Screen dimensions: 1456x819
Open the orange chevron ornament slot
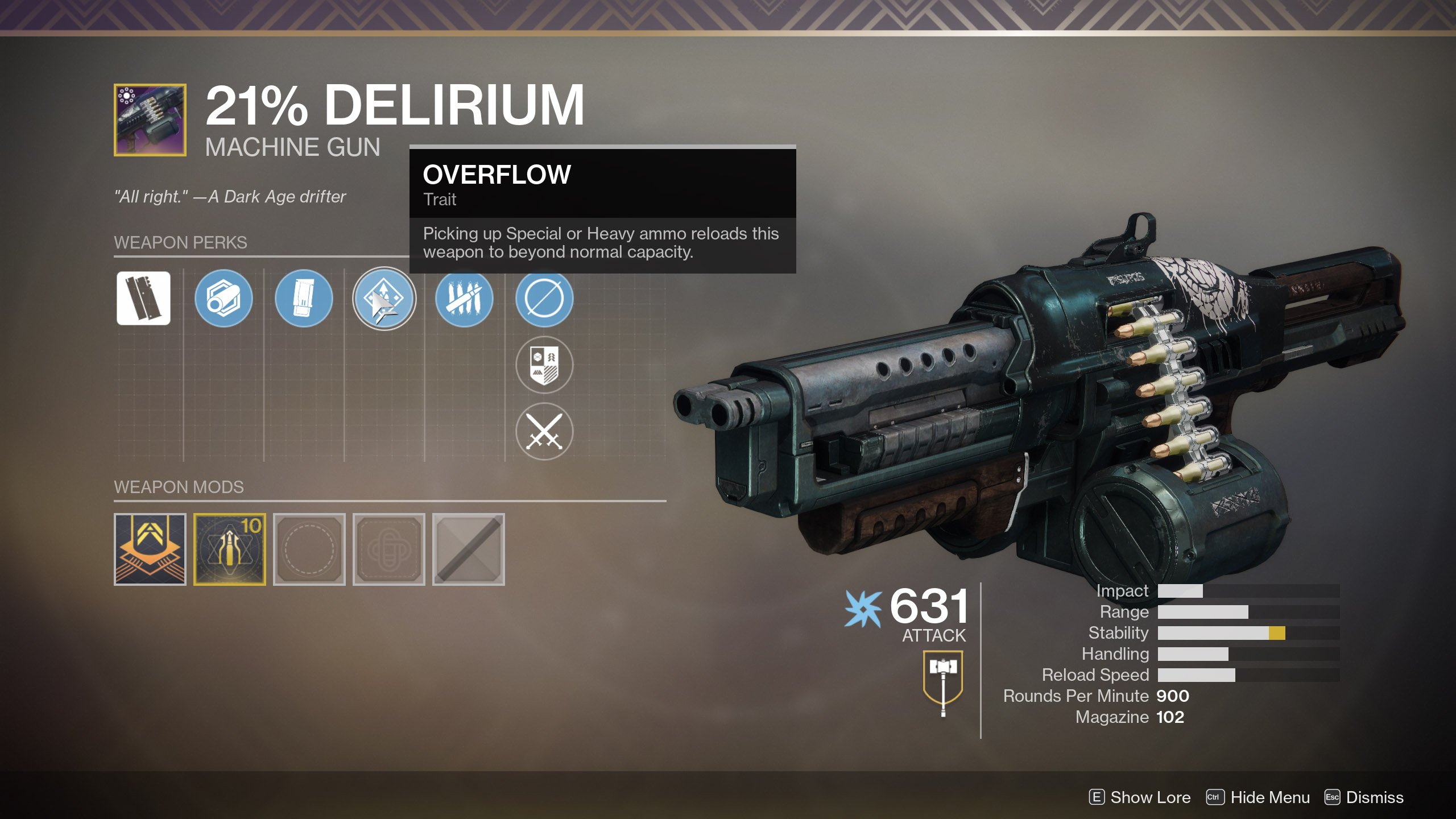point(150,549)
